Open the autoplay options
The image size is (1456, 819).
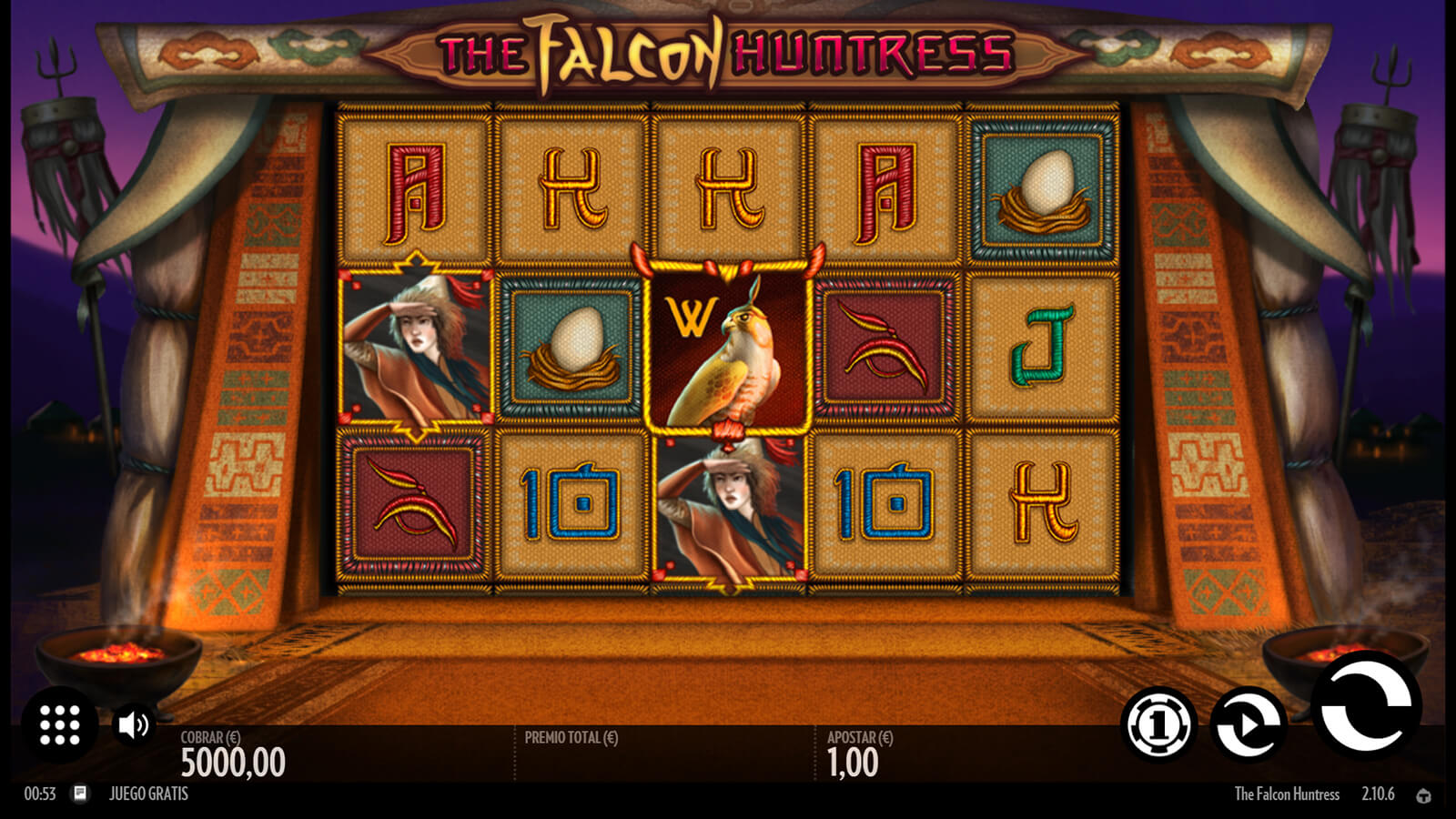(1249, 724)
